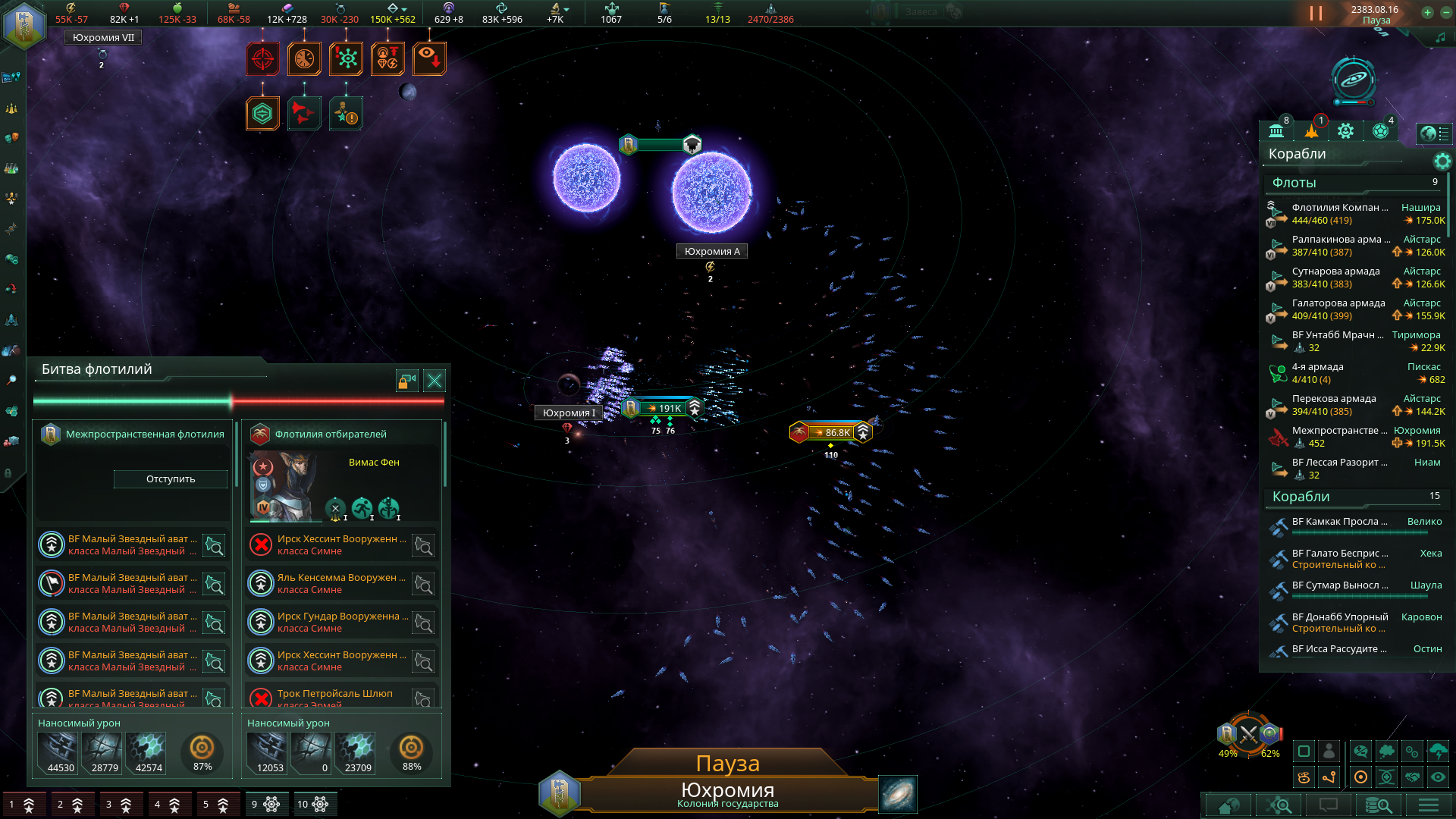Close the Битва флотилий combat panel
This screenshot has width=1456, height=819.
[x=435, y=381]
